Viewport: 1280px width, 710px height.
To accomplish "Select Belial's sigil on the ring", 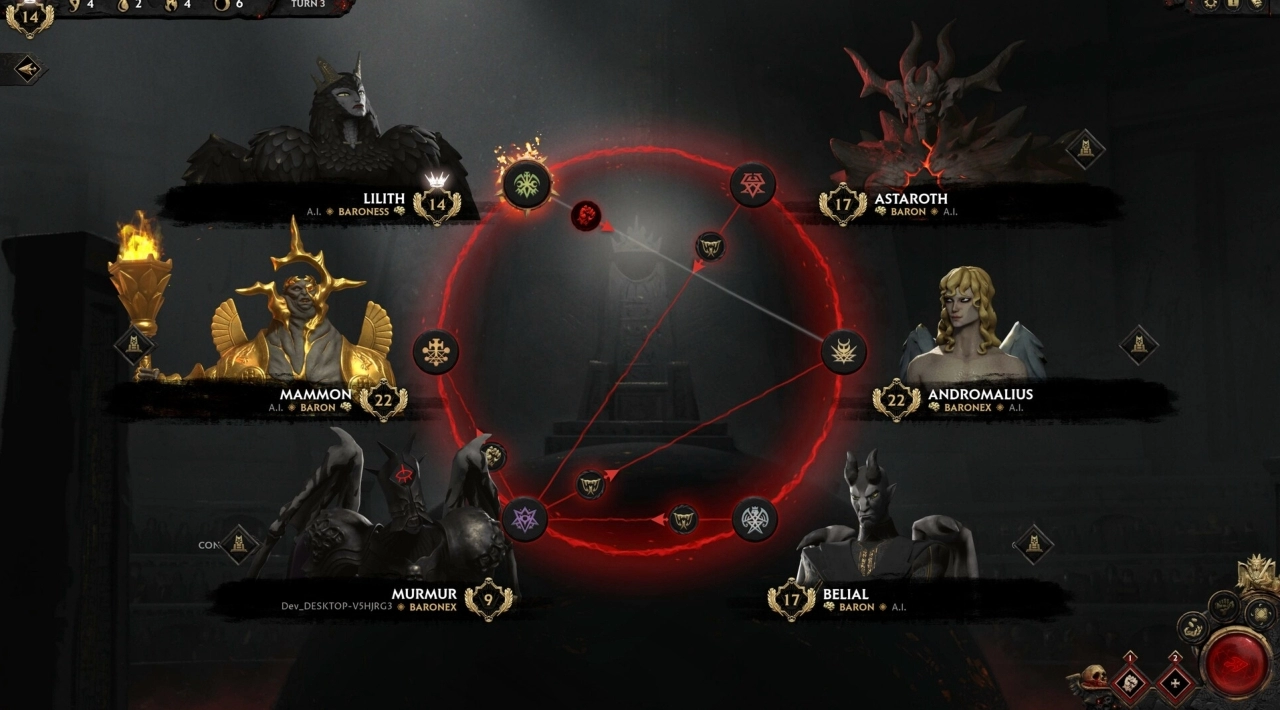I will (754, 518).
